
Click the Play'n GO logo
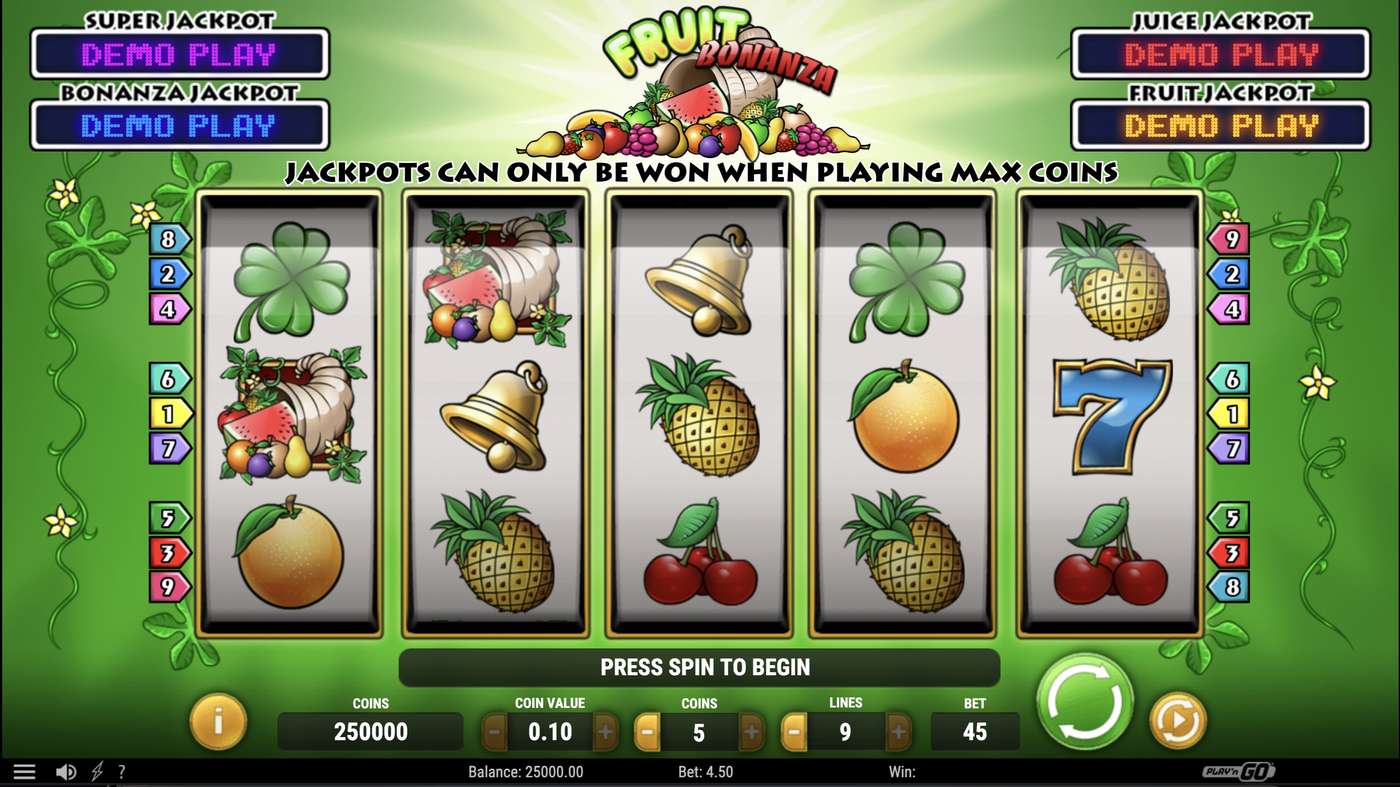point(1239,771)
